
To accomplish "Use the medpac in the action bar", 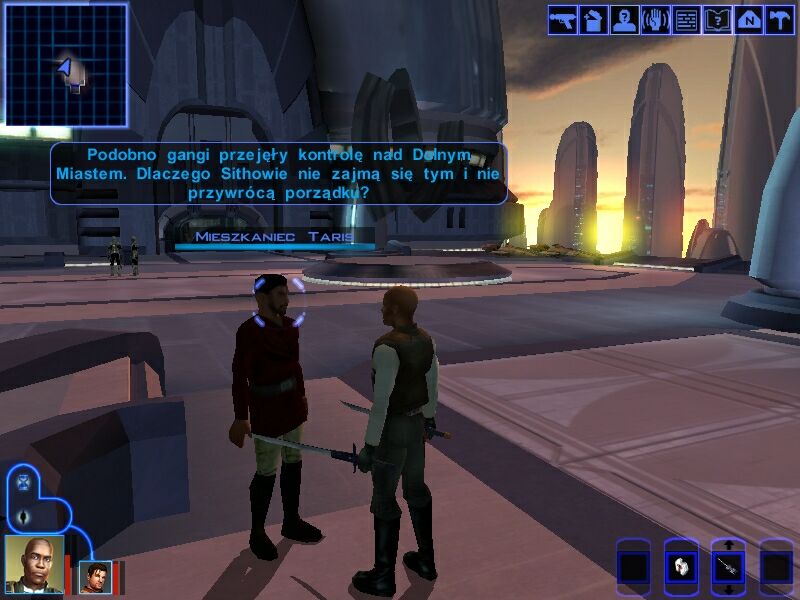I will [680, 568].
